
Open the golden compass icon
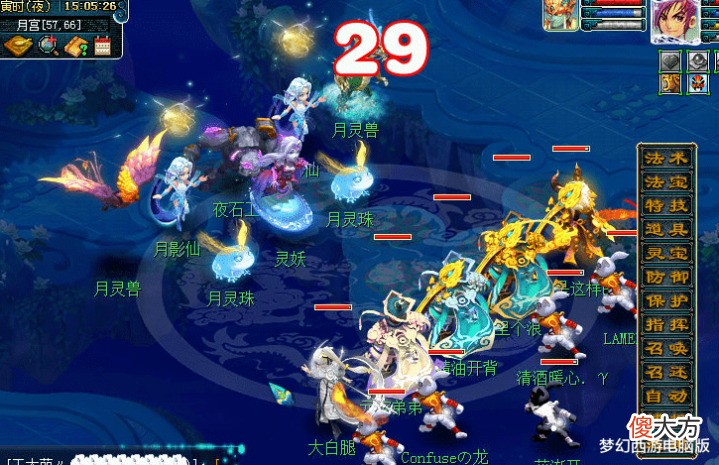pyautogui.click(x=18, y=46)
